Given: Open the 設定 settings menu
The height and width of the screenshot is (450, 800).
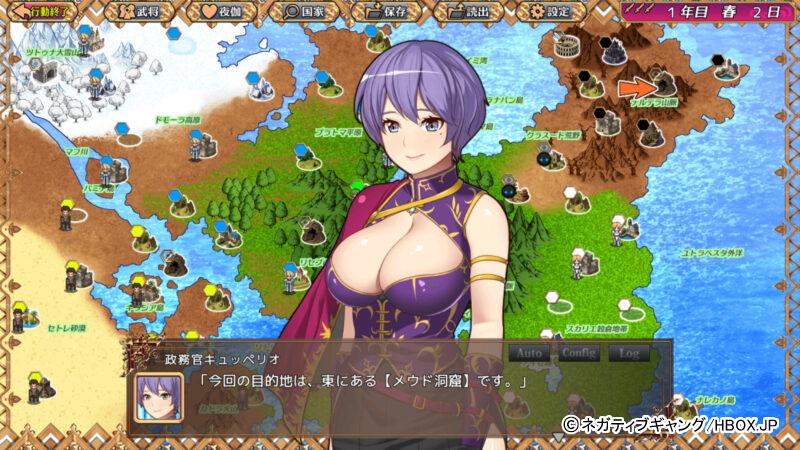Looking at the screenshot, I should (552, 12).
